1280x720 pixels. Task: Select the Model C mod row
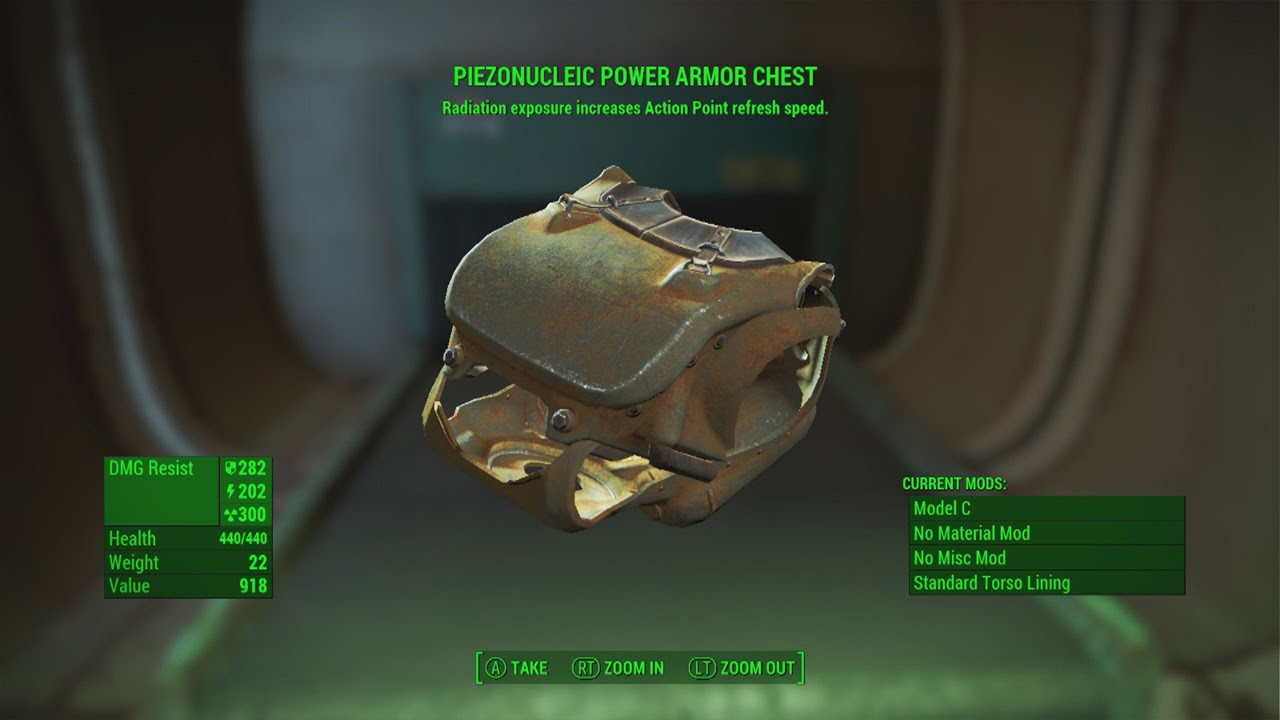pos(1046,509)
